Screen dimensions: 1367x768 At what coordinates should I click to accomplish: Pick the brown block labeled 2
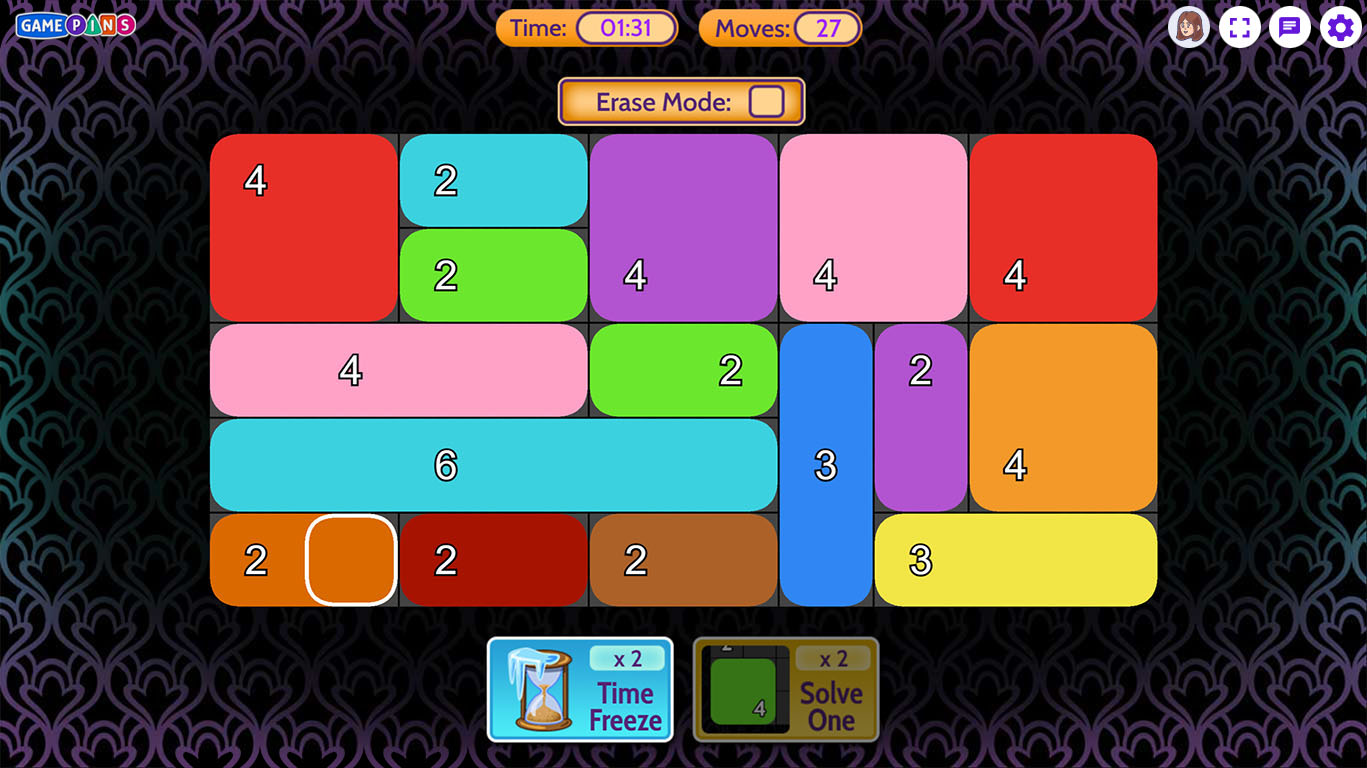pos(683,560)
